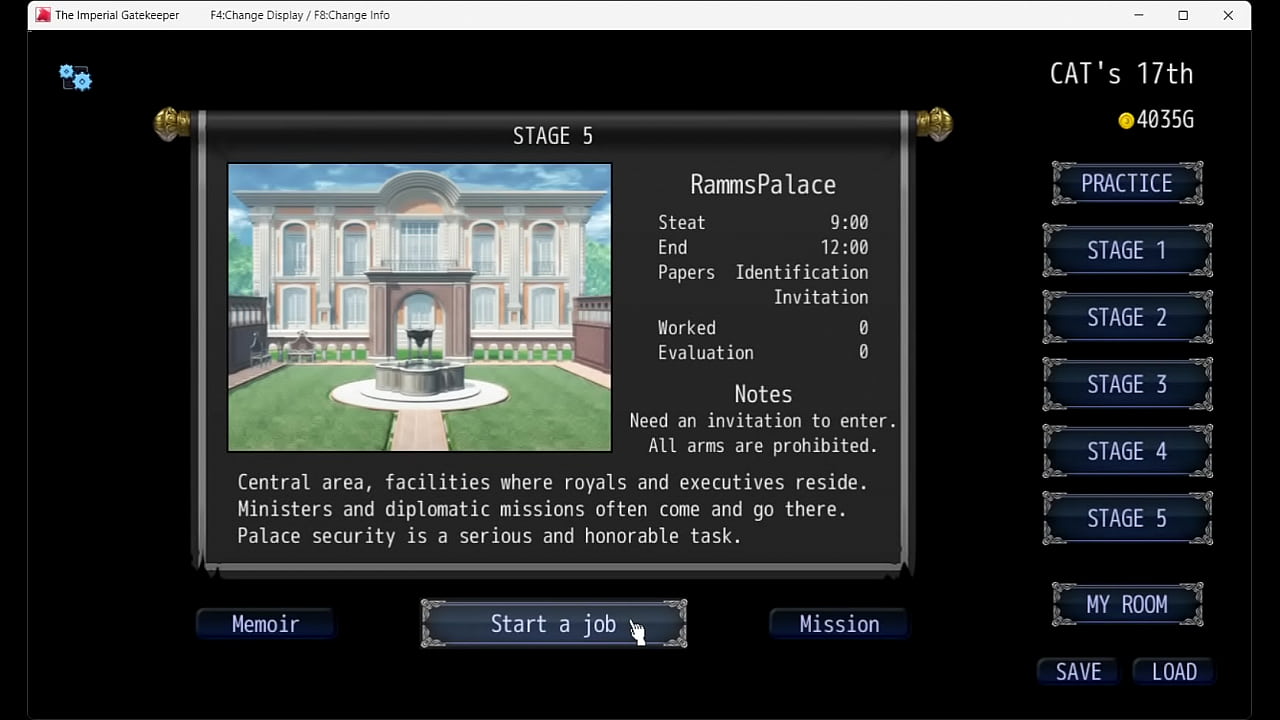Close the game window

pos(1228,15)
